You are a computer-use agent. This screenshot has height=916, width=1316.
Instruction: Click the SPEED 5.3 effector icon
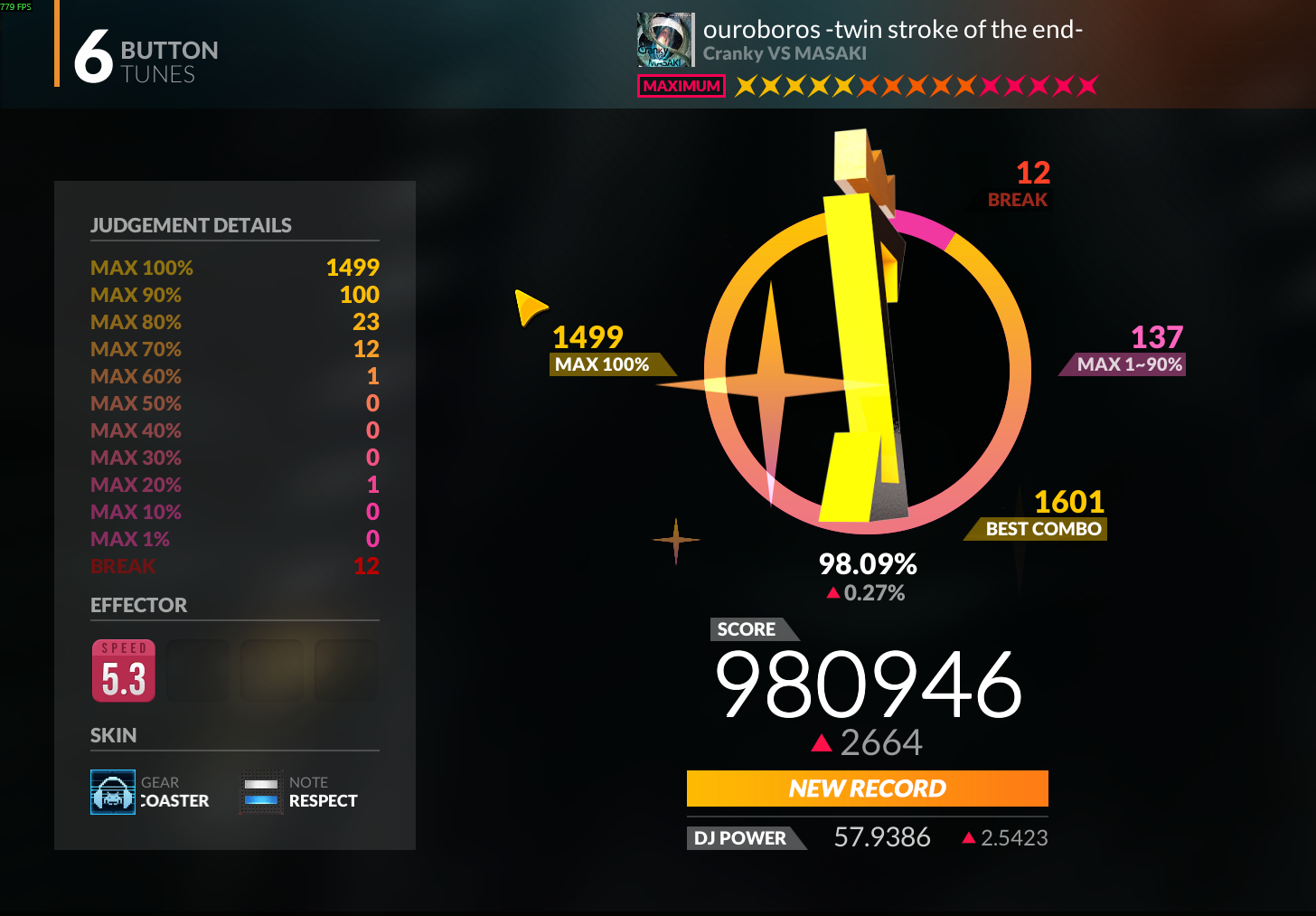124,671
